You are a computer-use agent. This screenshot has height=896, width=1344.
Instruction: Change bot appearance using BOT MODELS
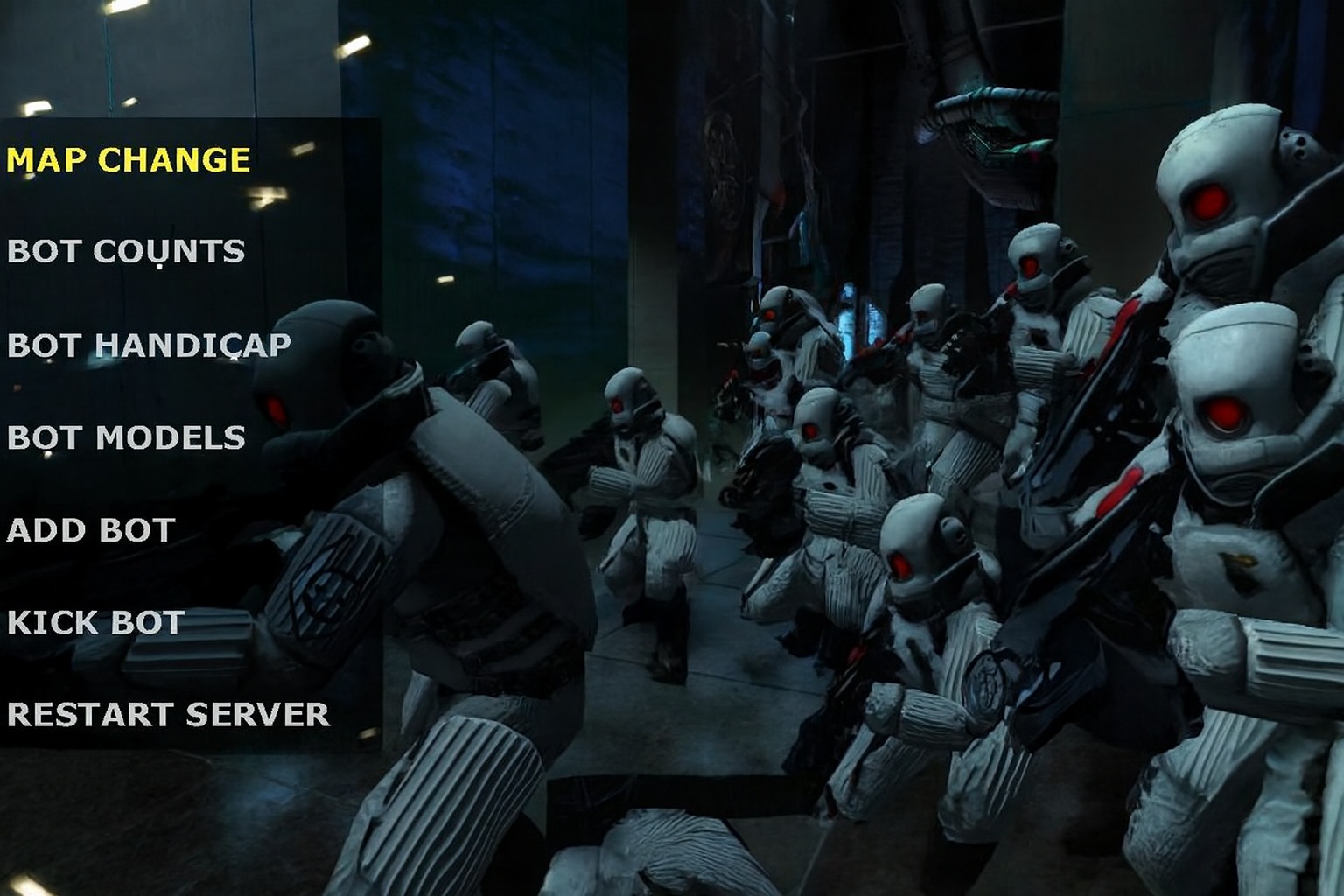coord(125,435)
